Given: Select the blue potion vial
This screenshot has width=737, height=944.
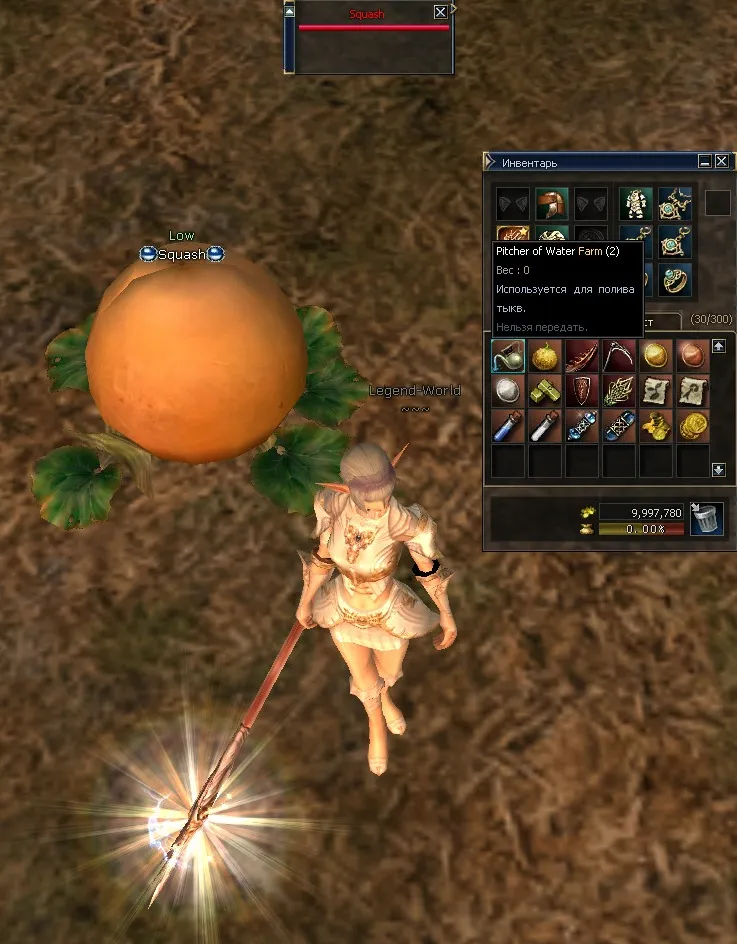Looking at the screenshot, I should [x=508, y=425].
